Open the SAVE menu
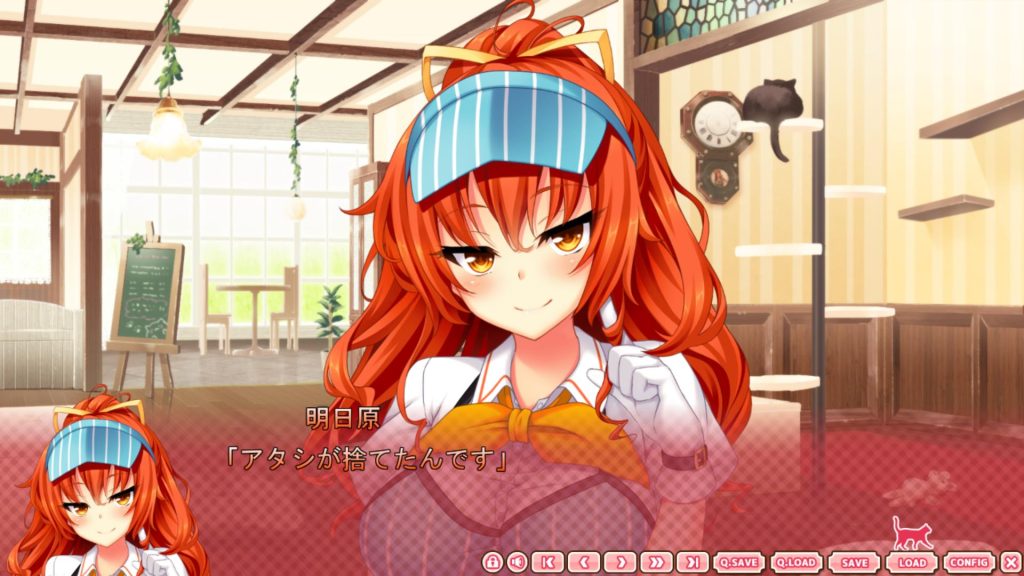 854,562
